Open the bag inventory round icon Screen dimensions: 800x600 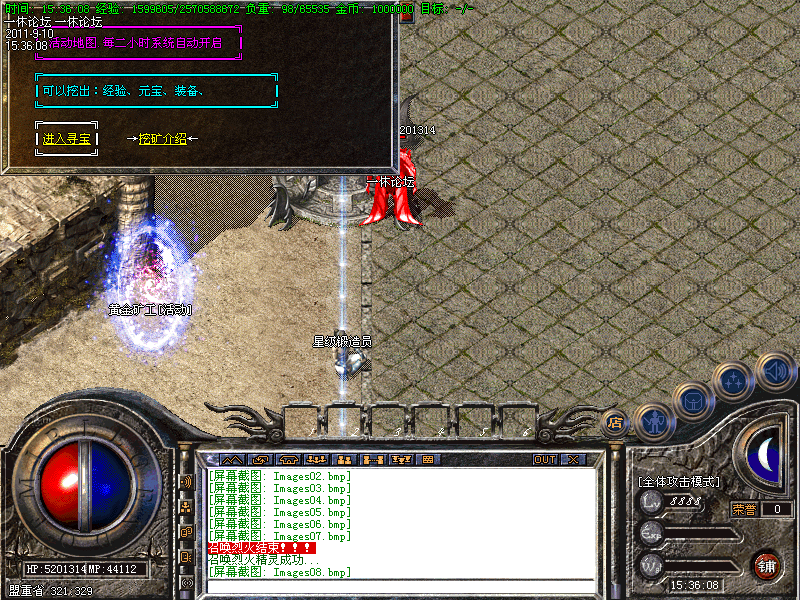pyautogui.click(x=693, y=401)
